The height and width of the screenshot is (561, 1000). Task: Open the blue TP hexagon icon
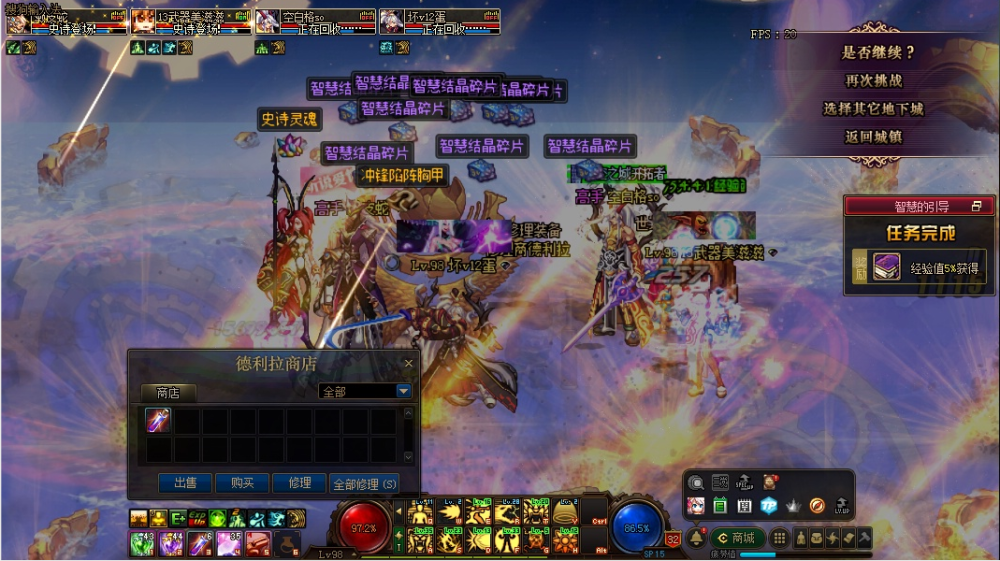[769, 505]
